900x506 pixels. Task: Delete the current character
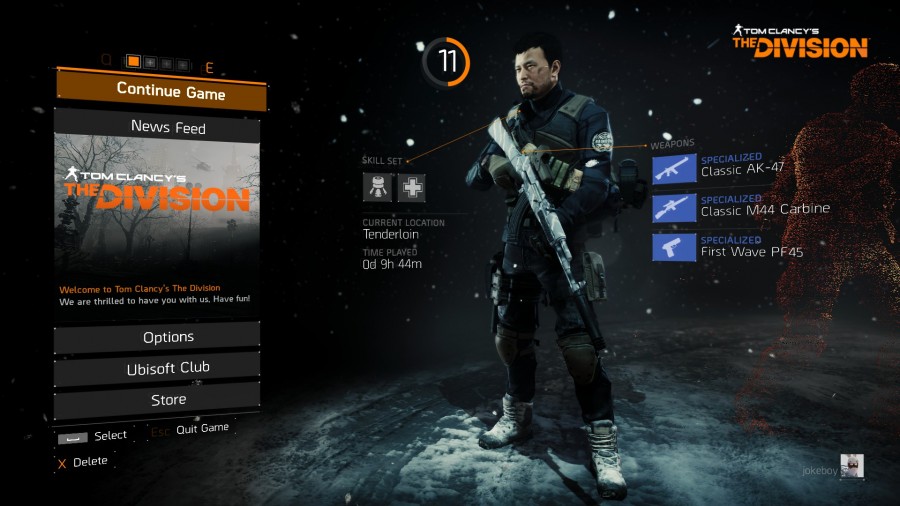pyautogui.click(x=83, y=462)
